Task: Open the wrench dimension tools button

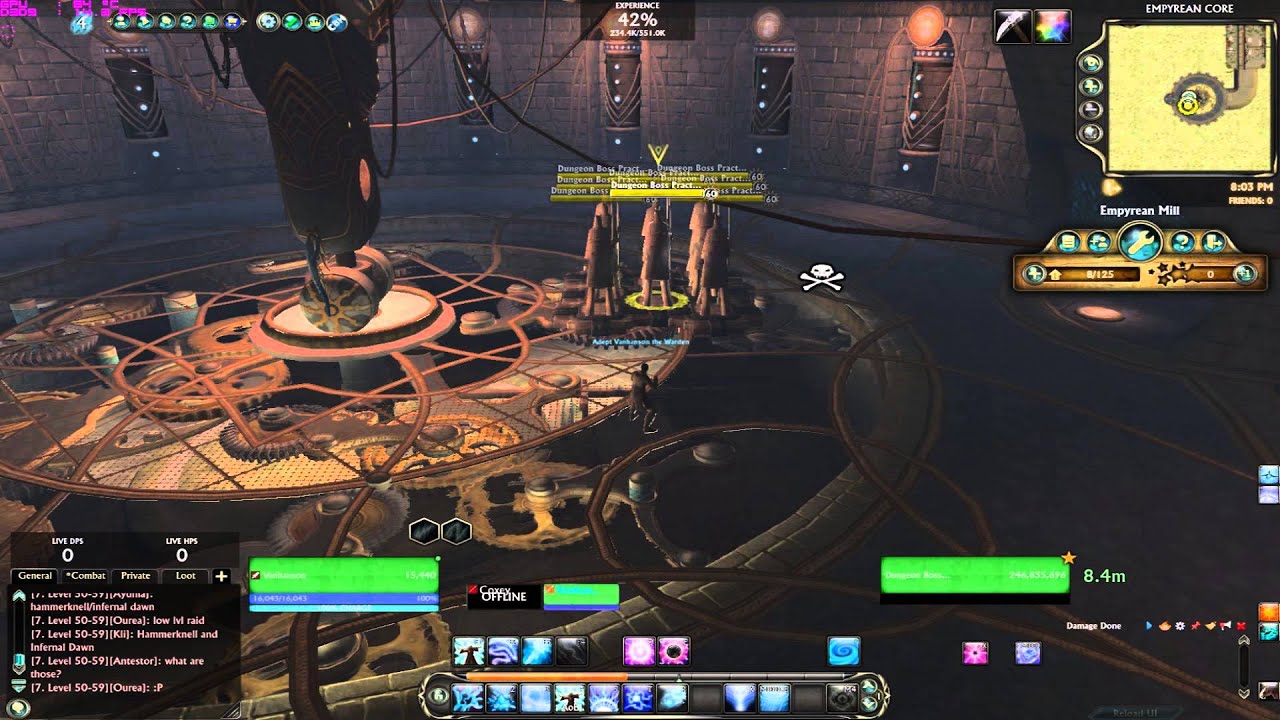Action: click(1139, 241)
